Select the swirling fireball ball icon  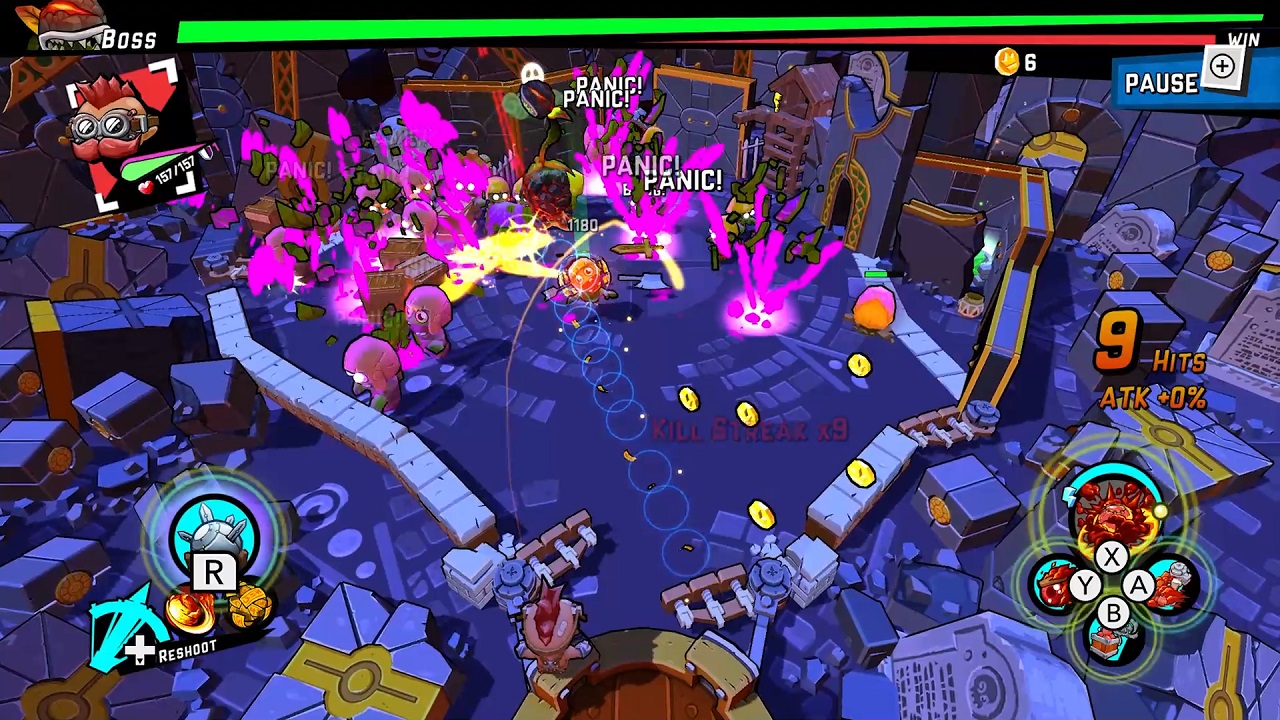[190, 610]
